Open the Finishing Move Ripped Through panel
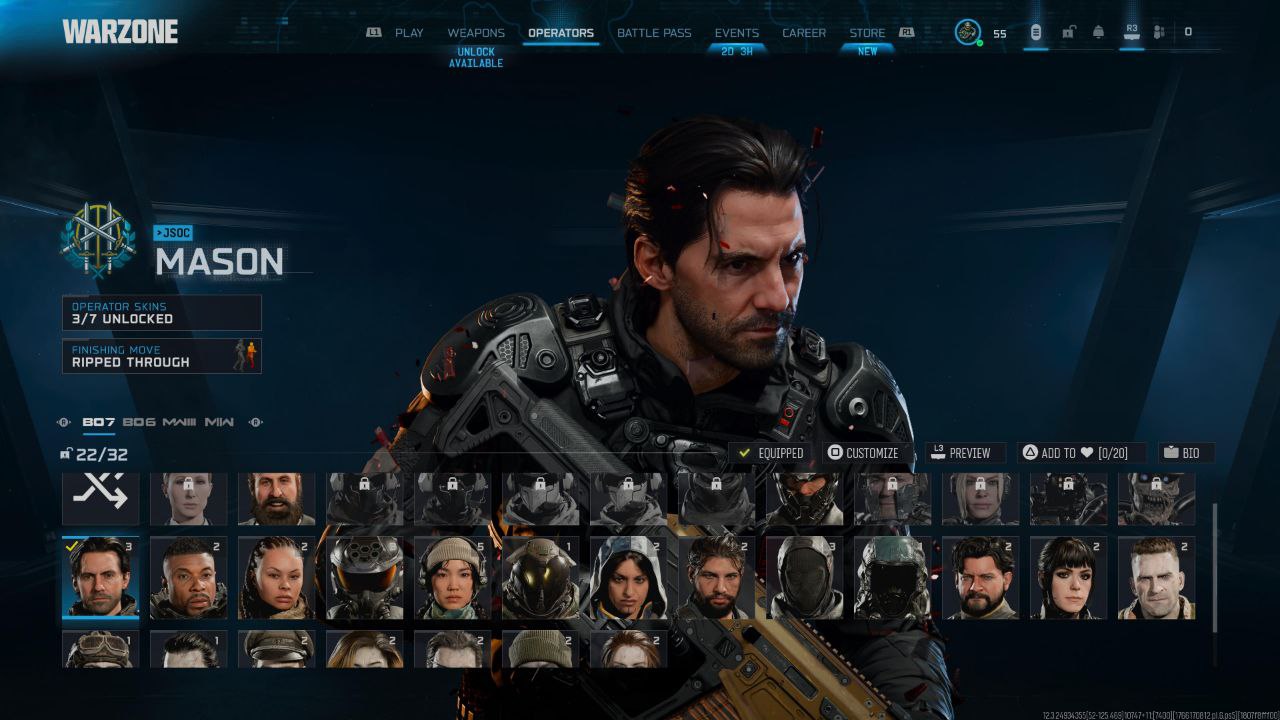The width and height of the screenshot is (1280, 720). click(162, 356)
